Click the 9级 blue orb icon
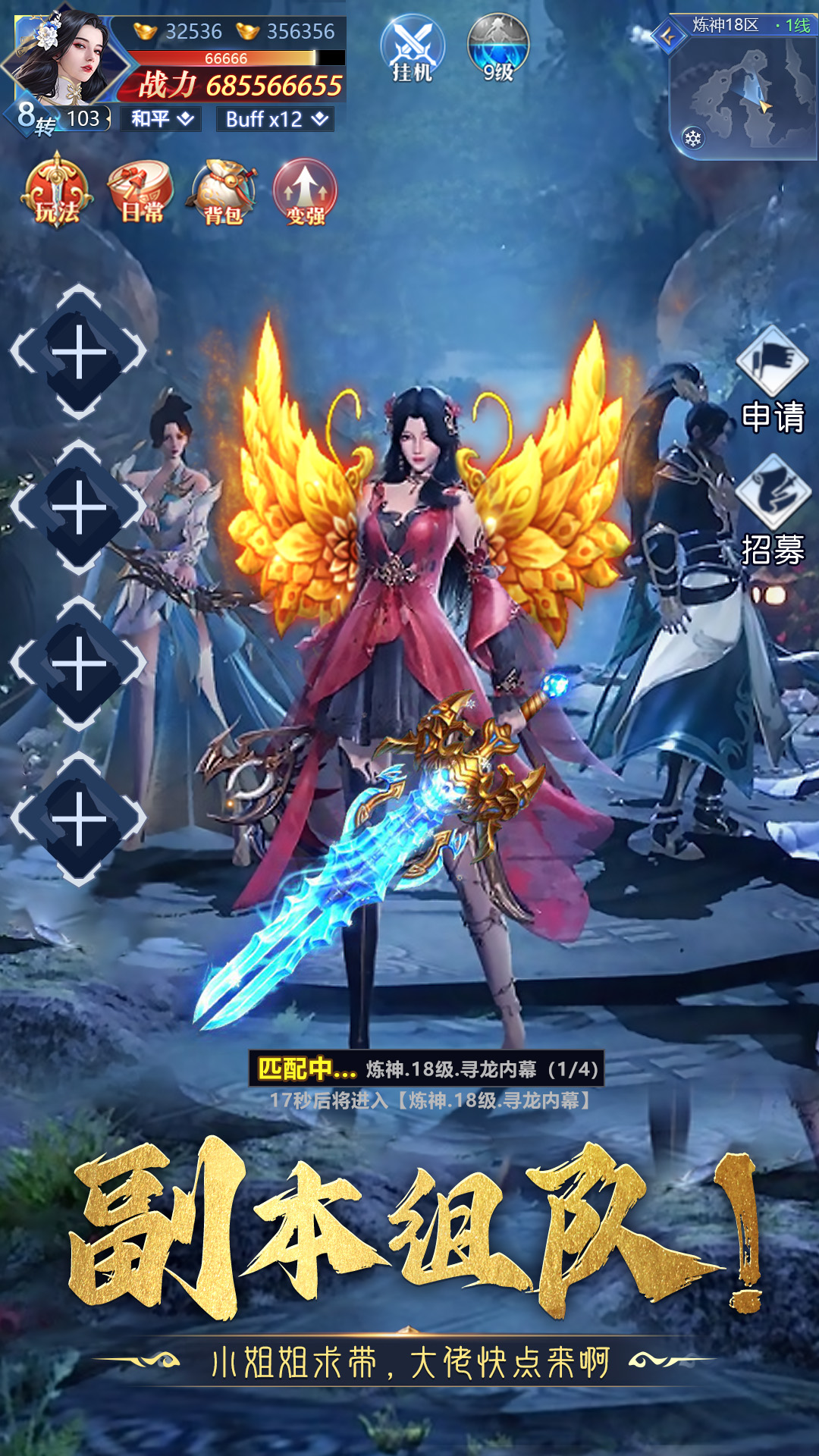This screenshot has height=1456, width=819. pos(497,47)
